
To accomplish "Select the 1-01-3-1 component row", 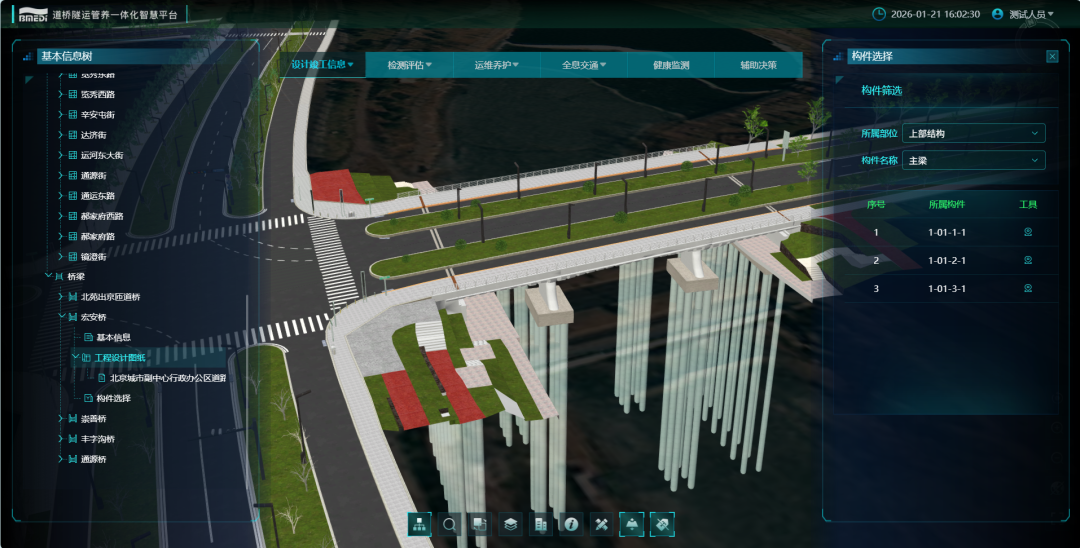I will coord(946,289).
